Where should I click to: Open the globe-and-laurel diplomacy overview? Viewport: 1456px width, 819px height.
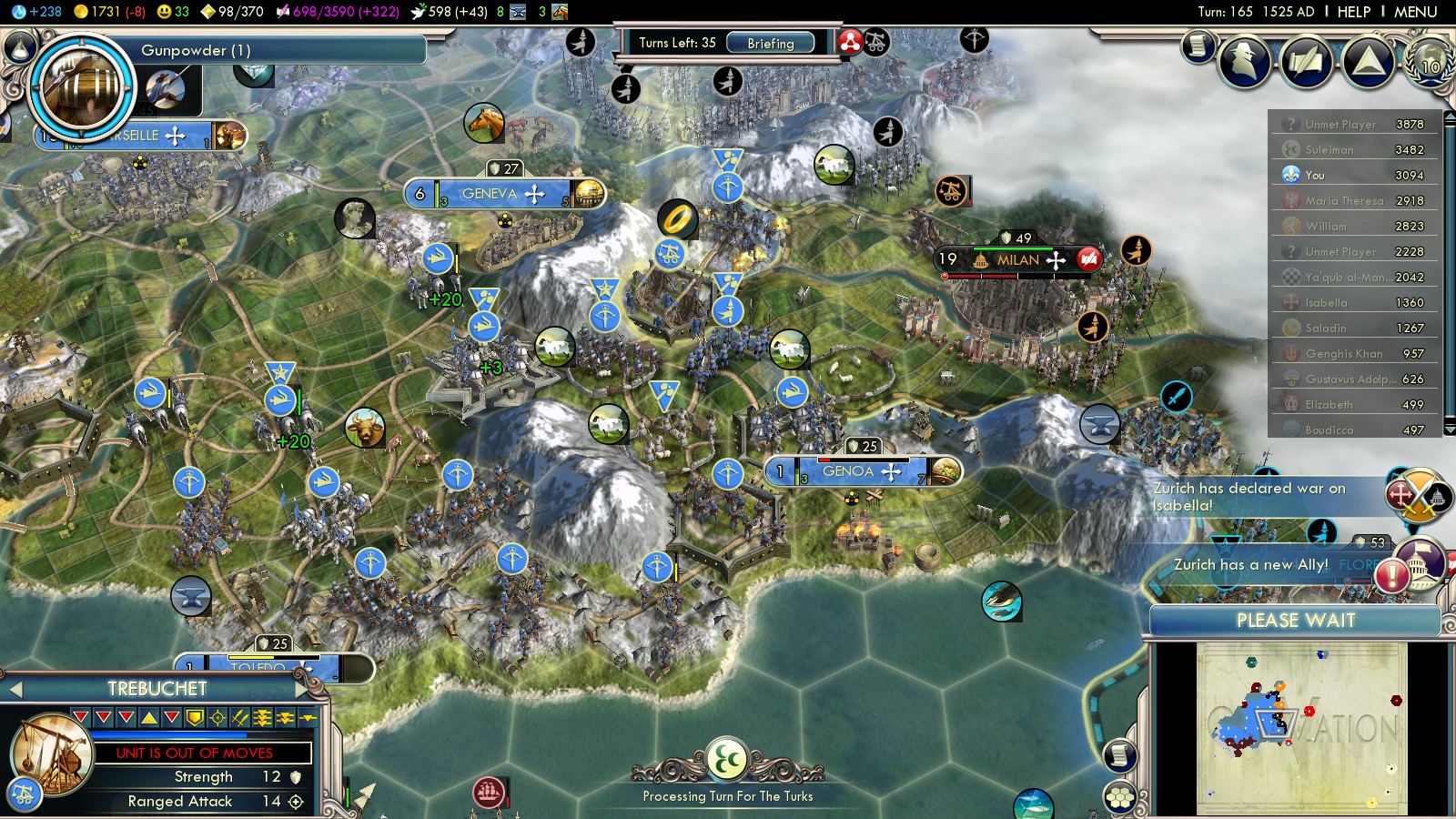pyautogui.click(x=1429, y=62)
